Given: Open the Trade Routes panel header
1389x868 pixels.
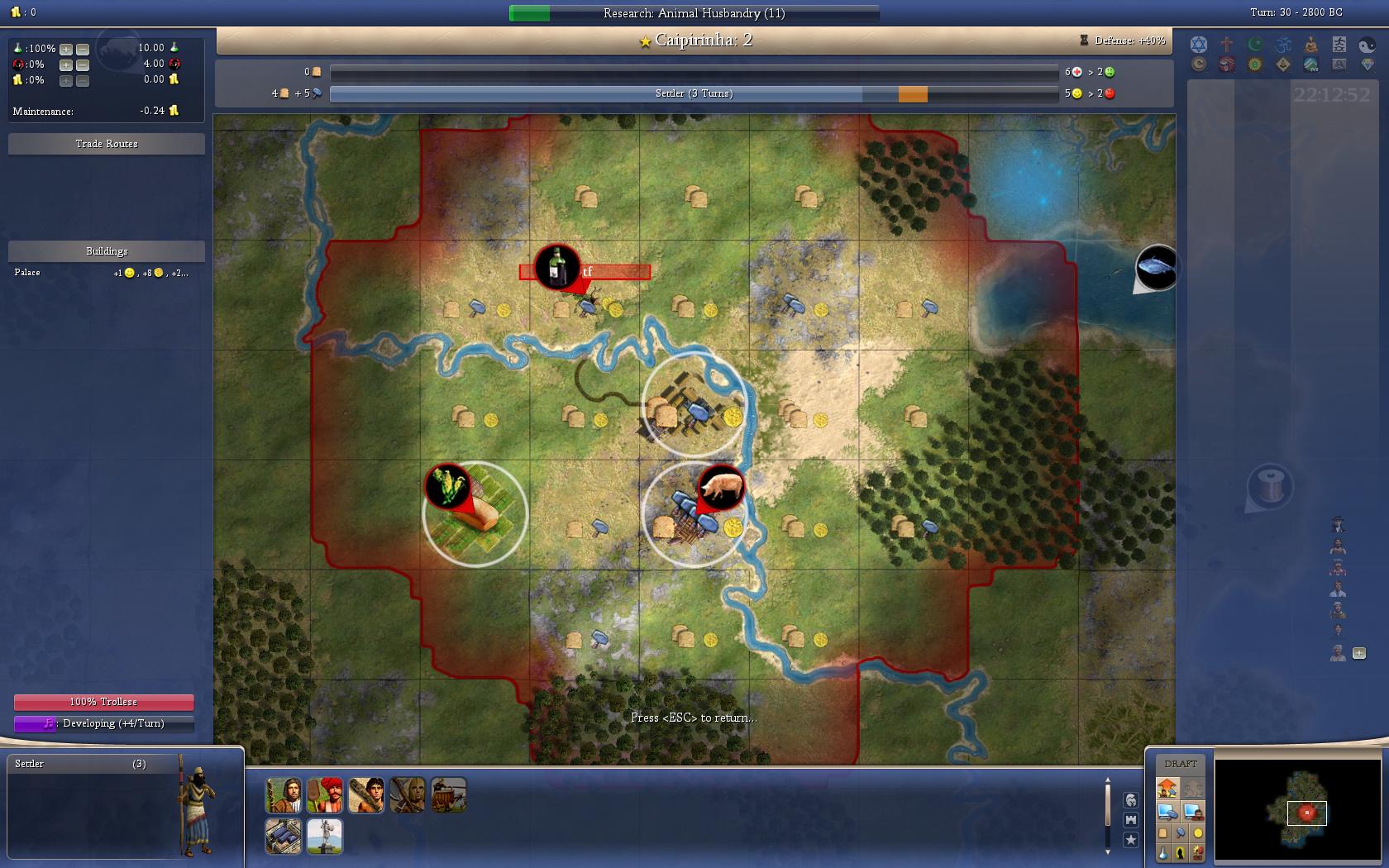Looking at the screenshot, I should pos(107,144).
